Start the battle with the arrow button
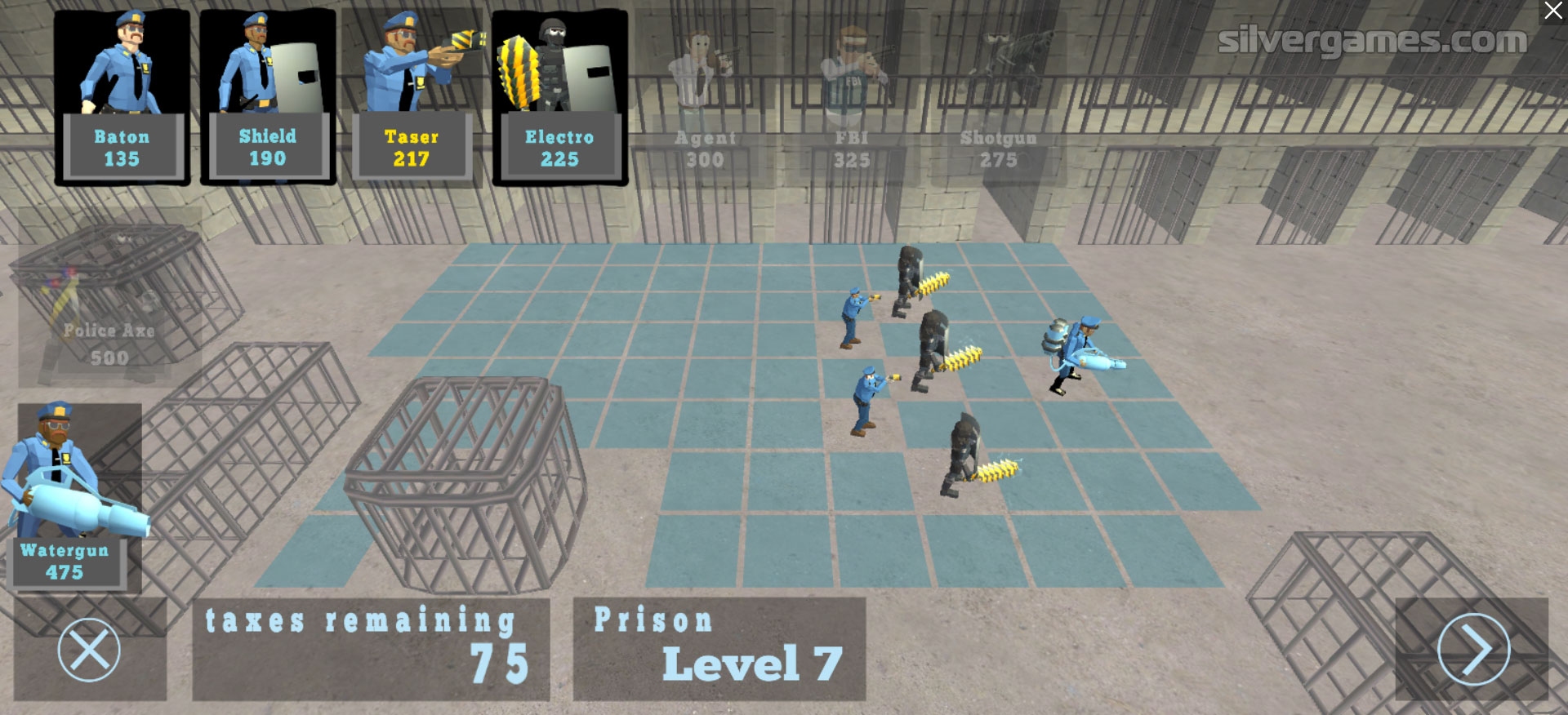 [1472, 650]
